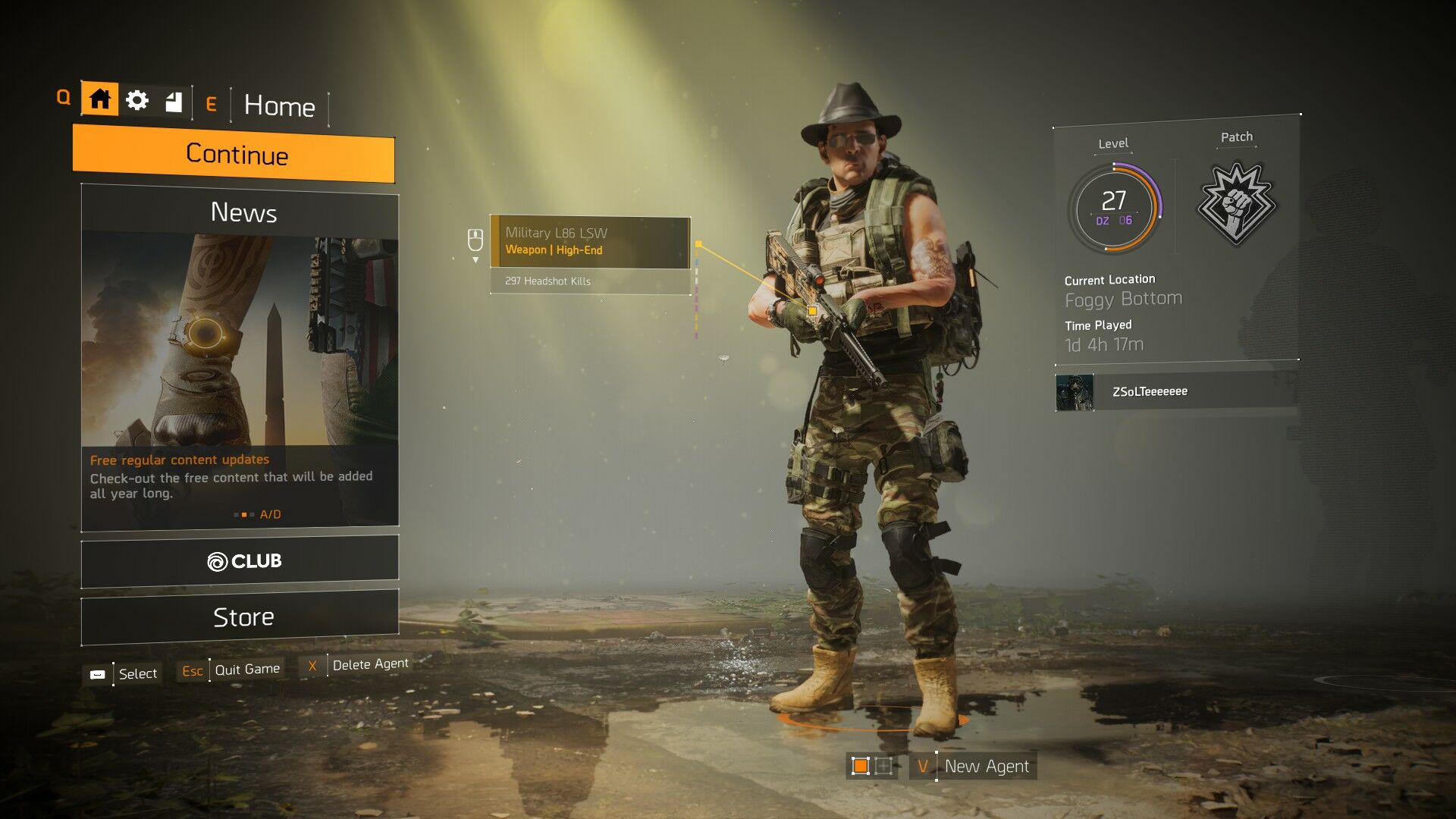
Task: Open the Store menu
Action: coord(240,617)
